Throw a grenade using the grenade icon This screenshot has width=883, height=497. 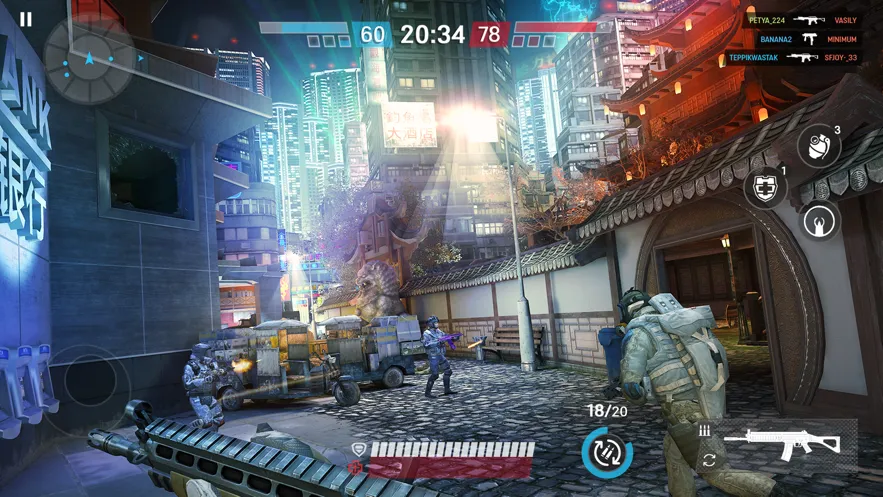[818, 146]
